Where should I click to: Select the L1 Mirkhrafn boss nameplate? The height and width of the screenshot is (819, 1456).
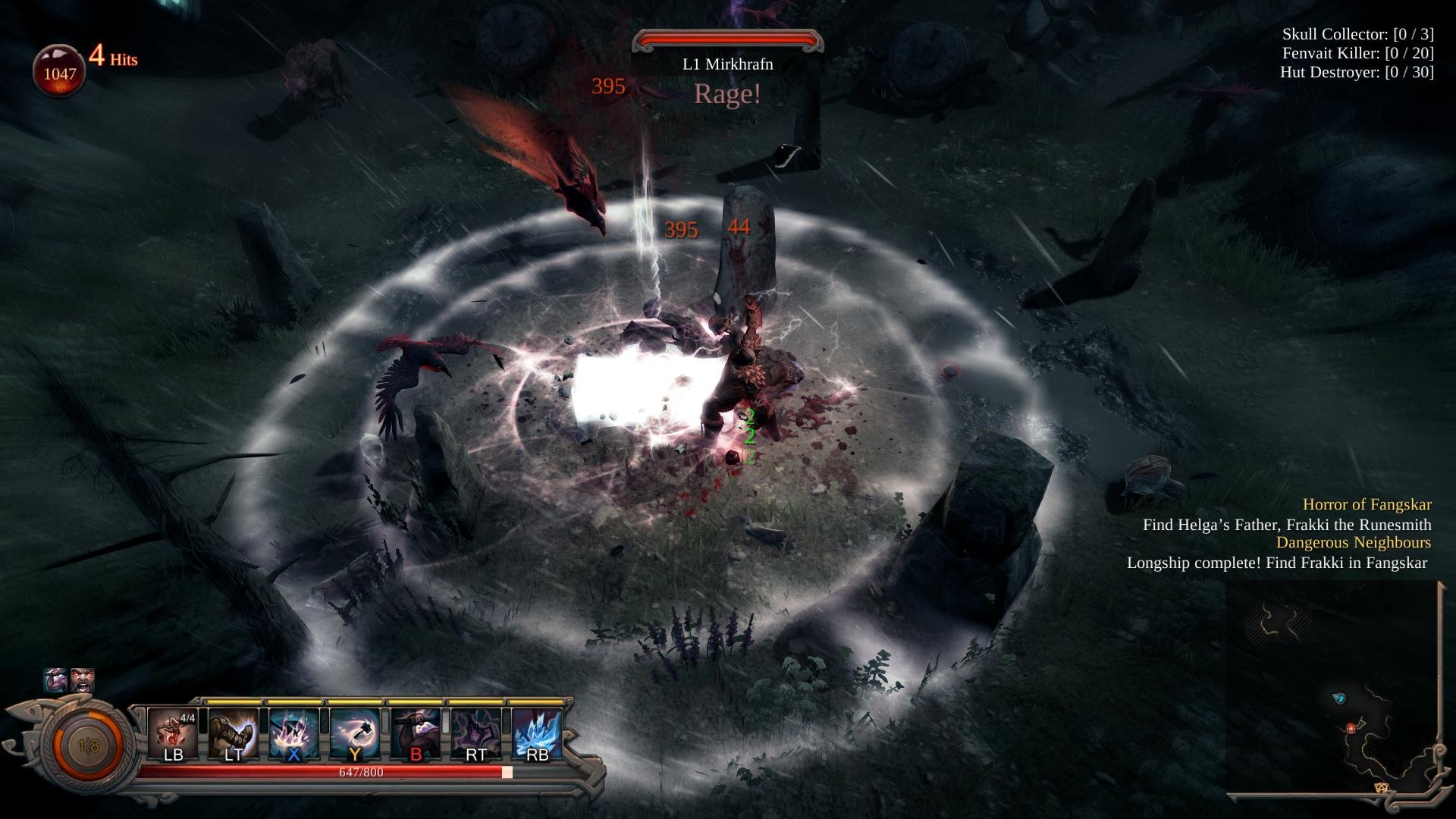727,66
